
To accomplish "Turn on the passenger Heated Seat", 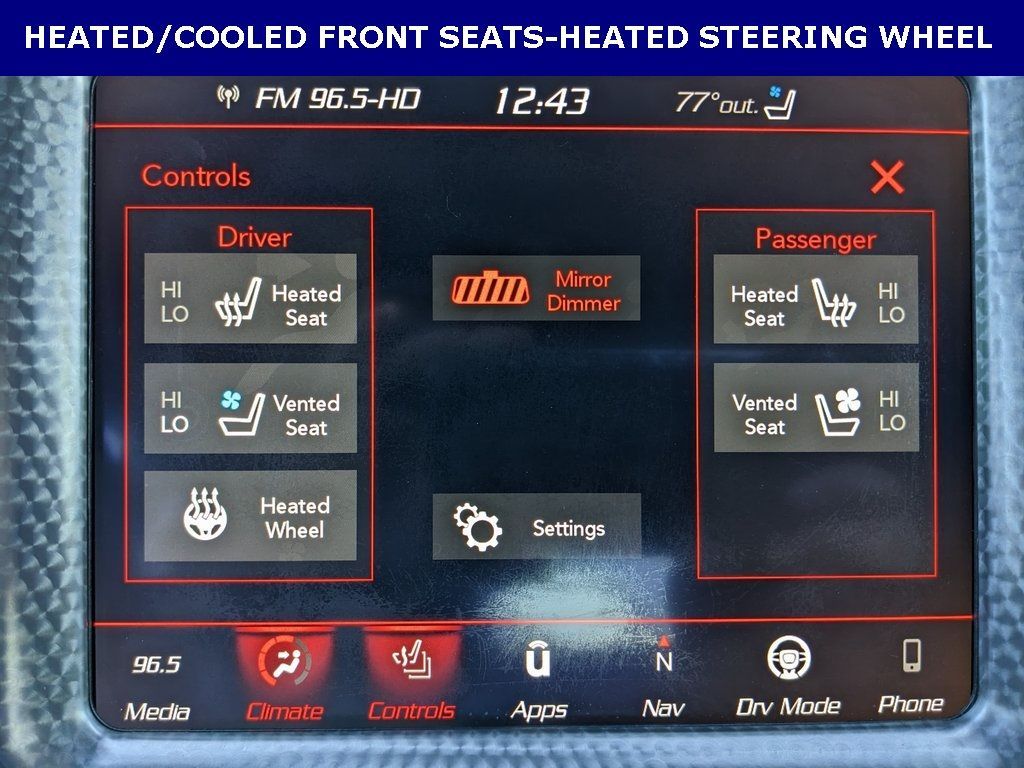I will point(815,300).
